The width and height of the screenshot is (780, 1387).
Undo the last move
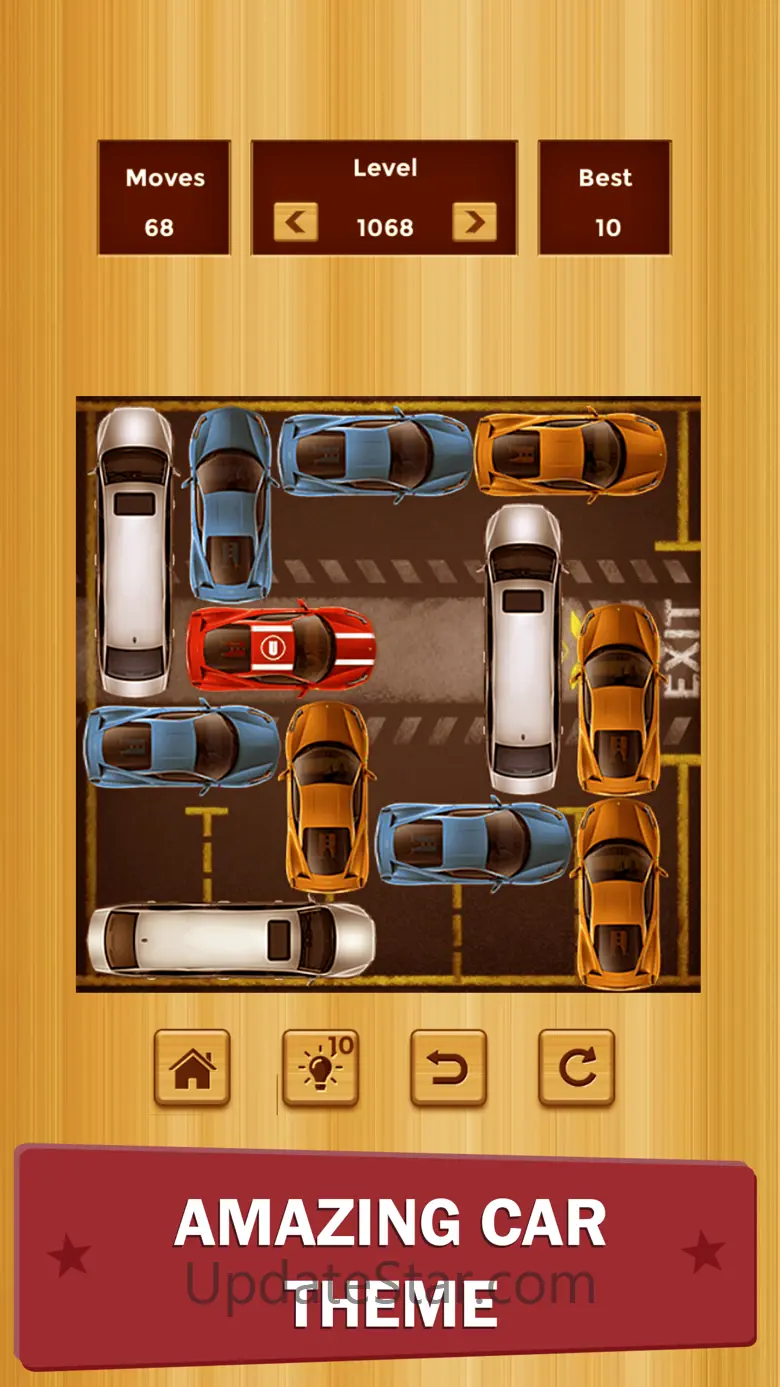coord(448,1068)
